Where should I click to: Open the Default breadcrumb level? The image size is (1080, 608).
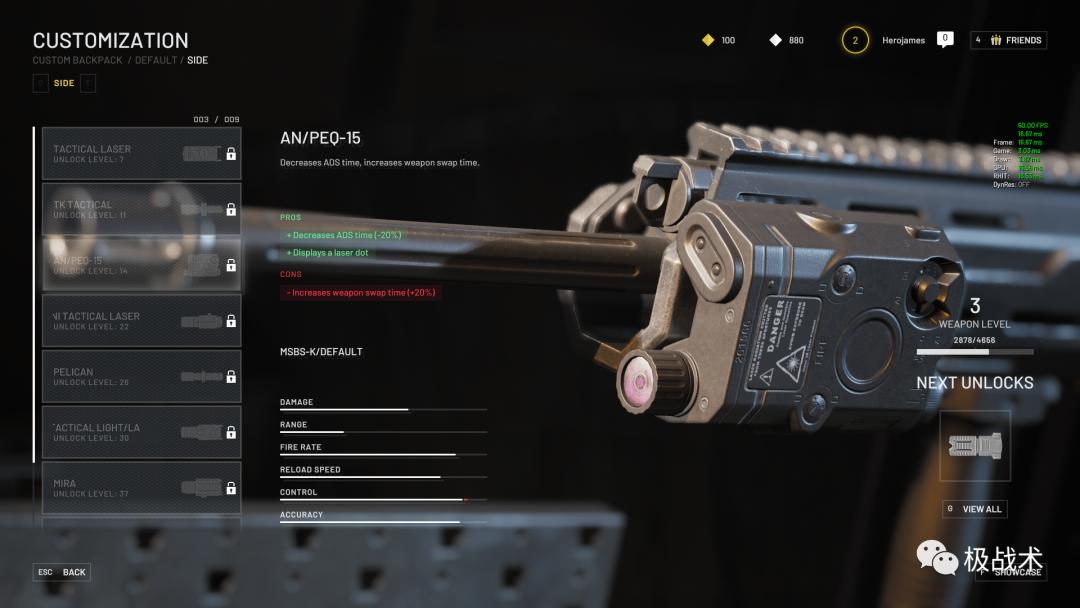coord(156,60)
